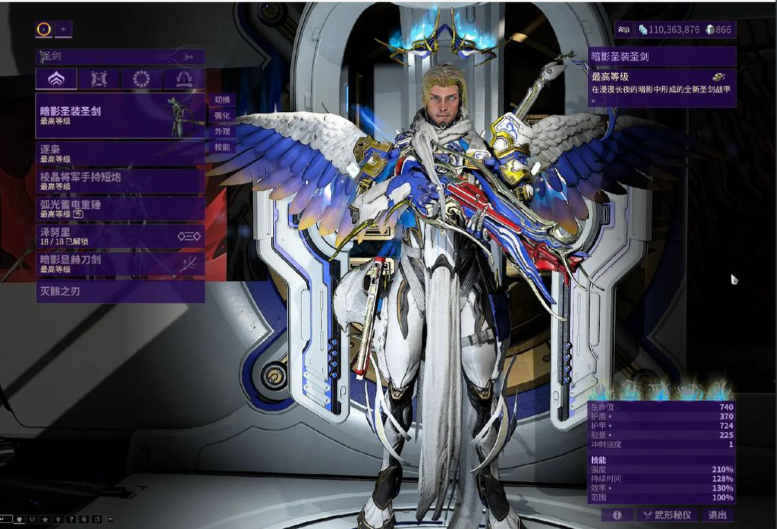Switch to the second loadout category tab
Image resolution: width=777 pixels, height=529 pixels.
[x=99, y=79]
